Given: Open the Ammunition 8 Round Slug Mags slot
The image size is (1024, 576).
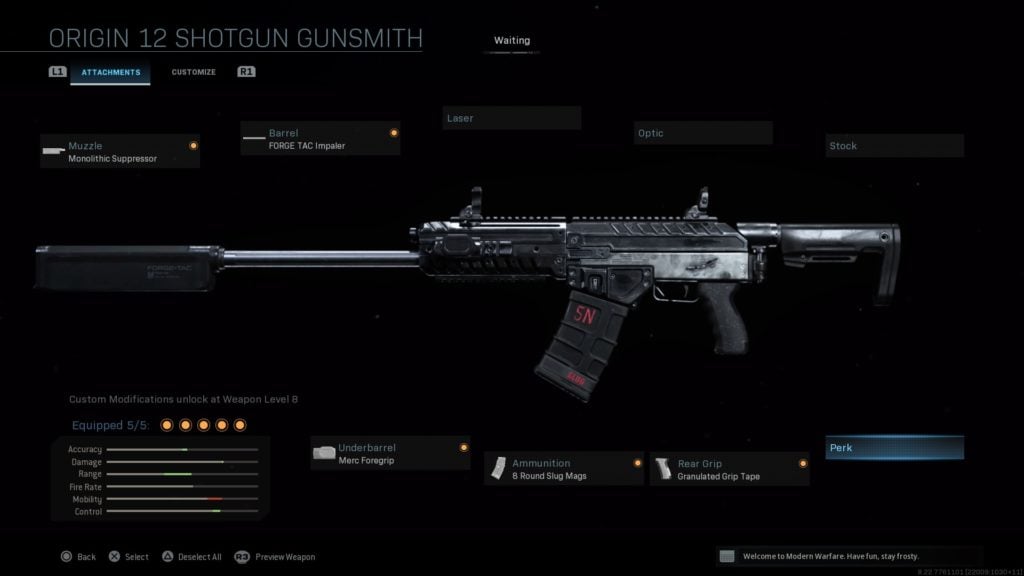Looking at the screenshot, I should click(564, 469).
